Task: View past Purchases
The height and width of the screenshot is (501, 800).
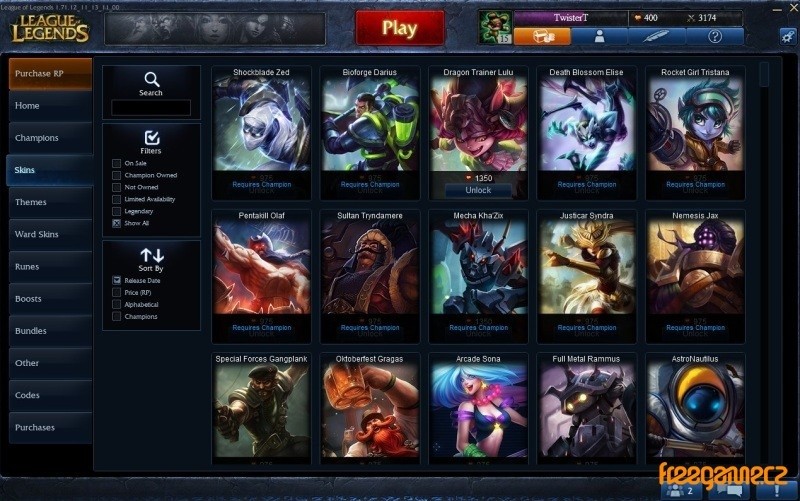Action: coord(50,427)
